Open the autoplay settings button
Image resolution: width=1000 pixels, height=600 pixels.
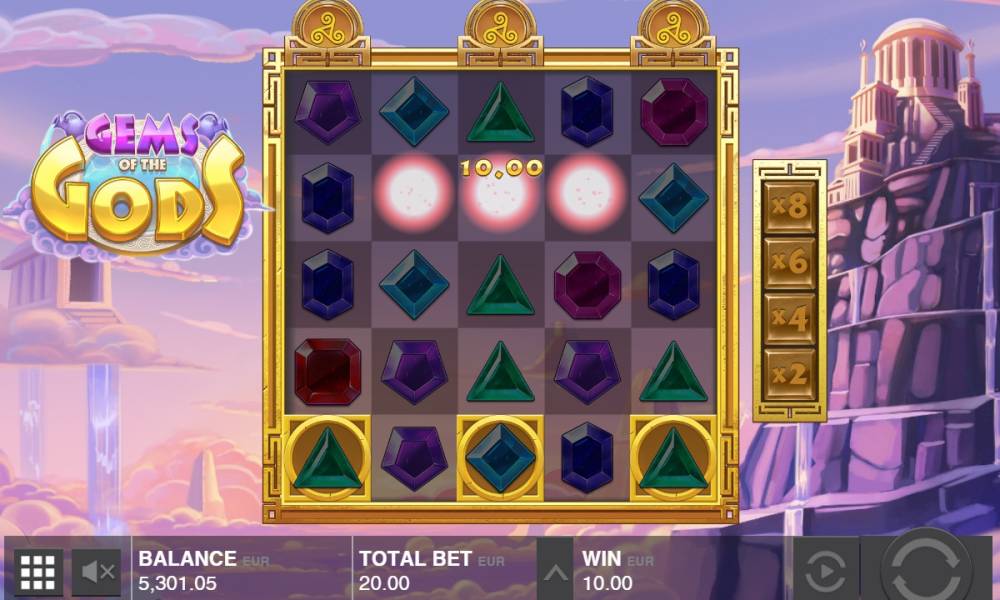pos(825,572)
